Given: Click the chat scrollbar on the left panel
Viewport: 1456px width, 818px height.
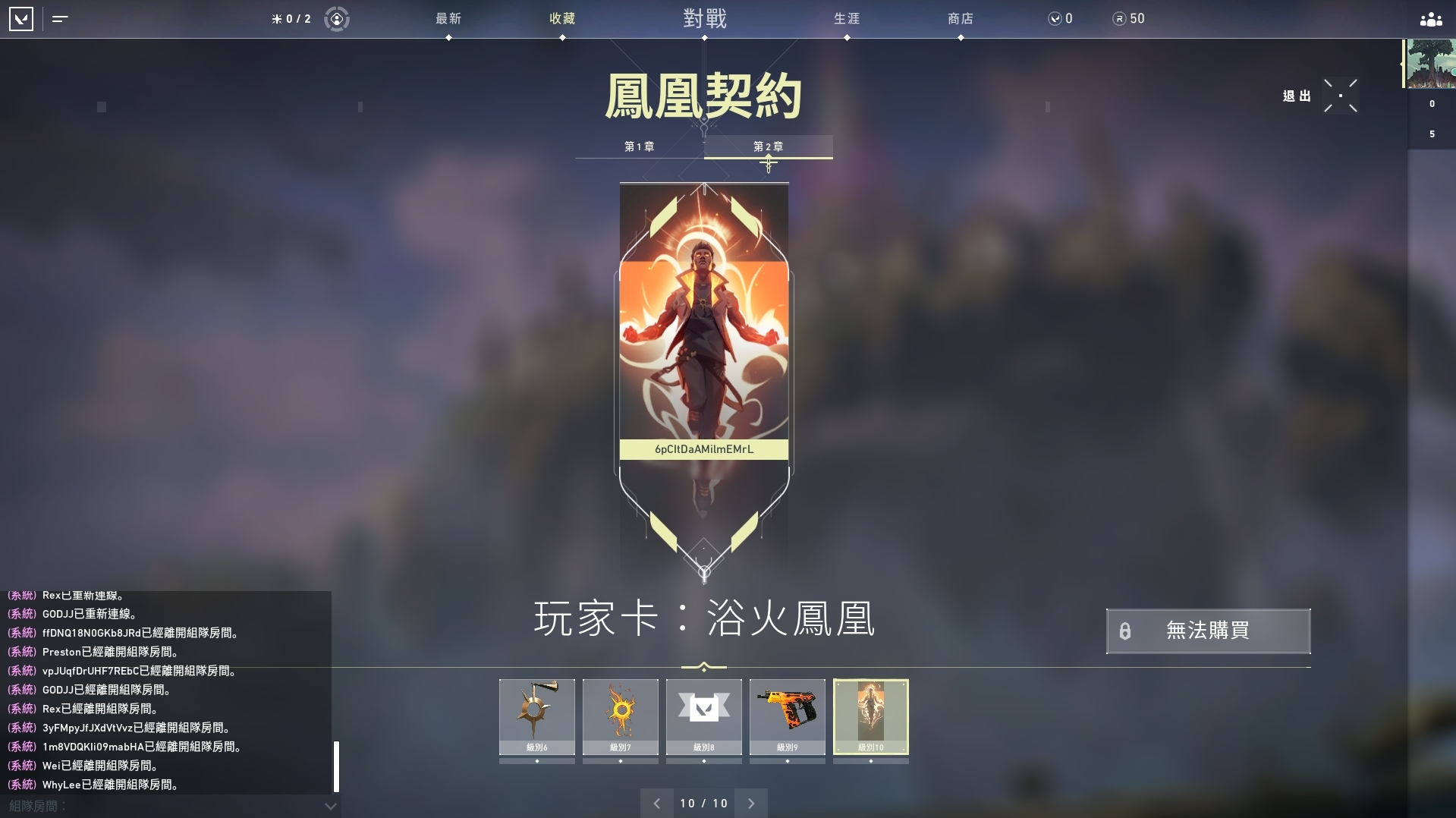Looking at the screenshot, I should tap(337, 766).
